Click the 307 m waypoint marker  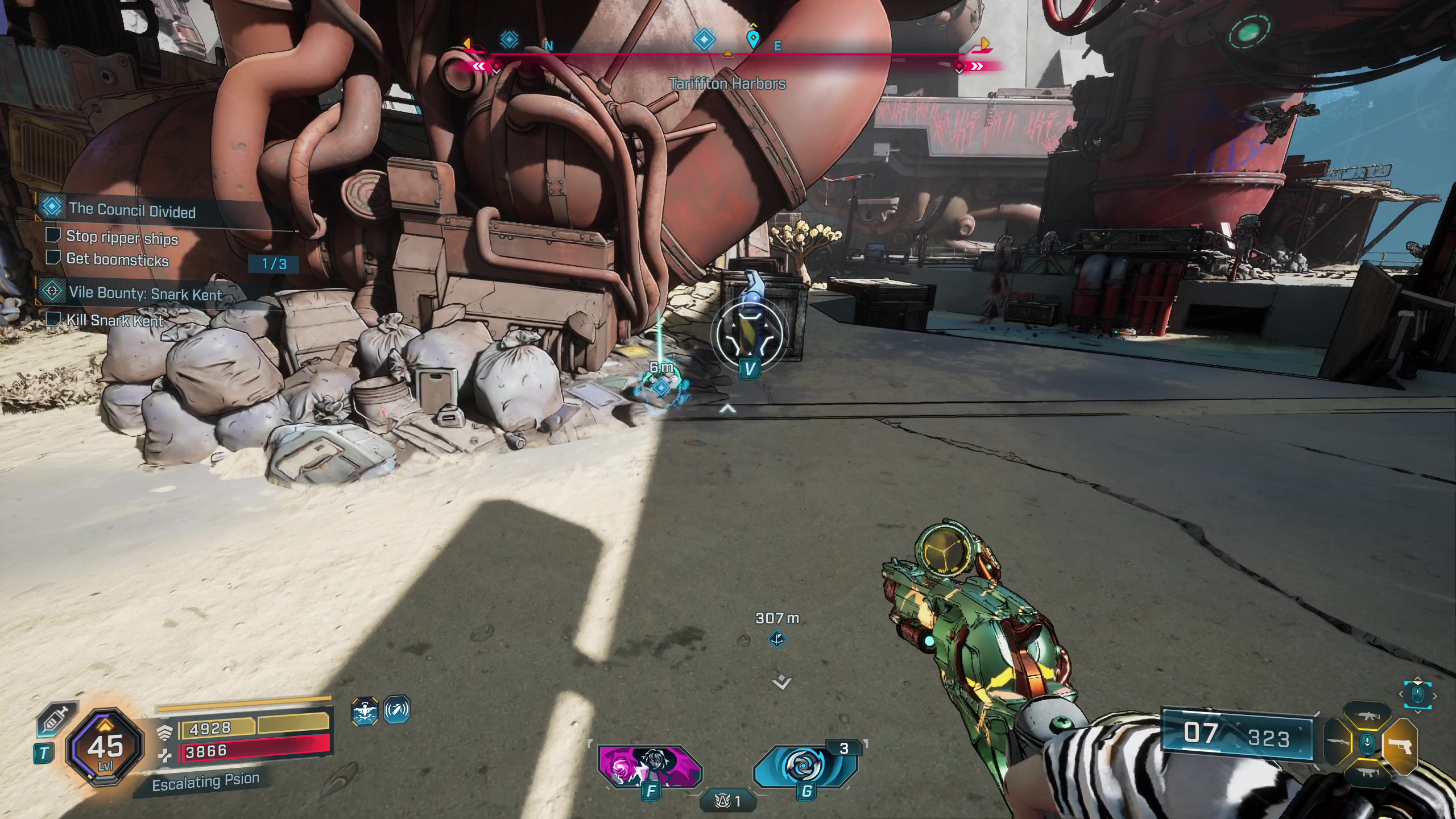[777, 639]
